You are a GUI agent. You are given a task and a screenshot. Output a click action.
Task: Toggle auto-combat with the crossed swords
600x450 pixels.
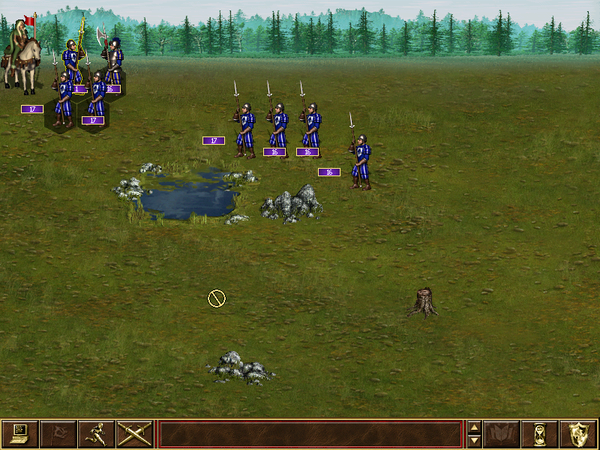pyautogui.click(x=134, y=434)
